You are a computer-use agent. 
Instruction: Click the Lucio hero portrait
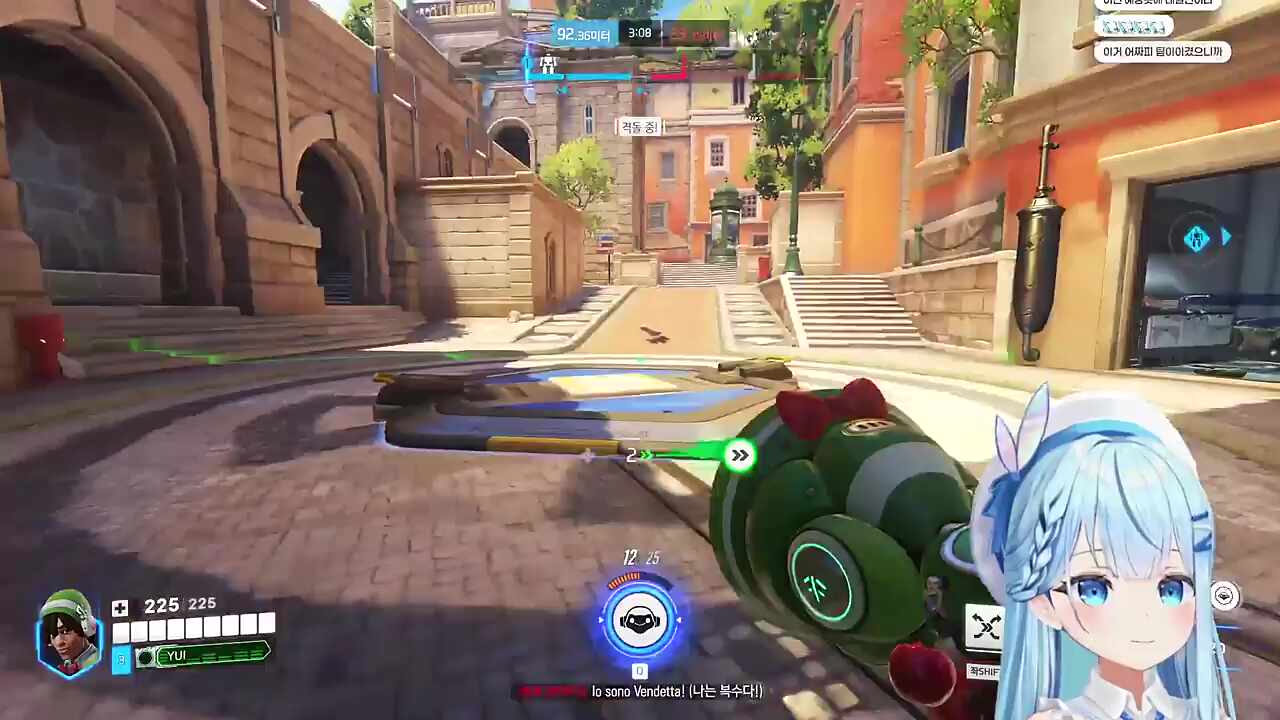point(69,634)
